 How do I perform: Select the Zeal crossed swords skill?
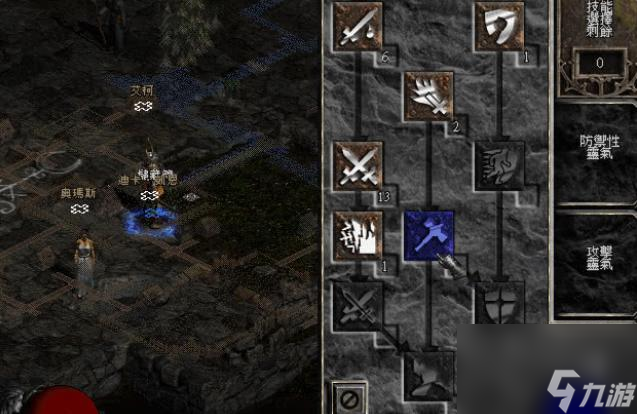click(x=358, y=165)
